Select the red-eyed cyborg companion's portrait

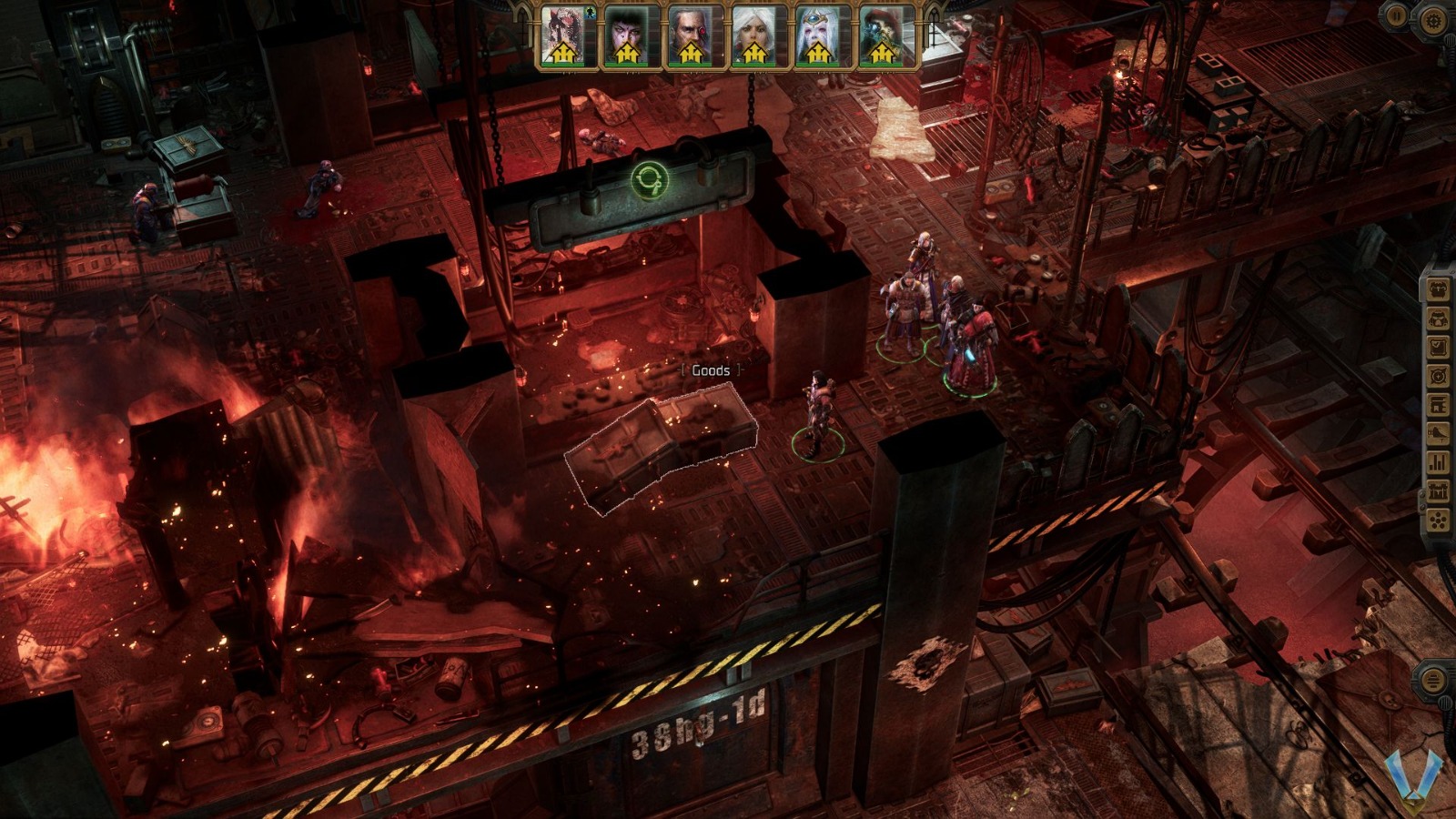691,32
